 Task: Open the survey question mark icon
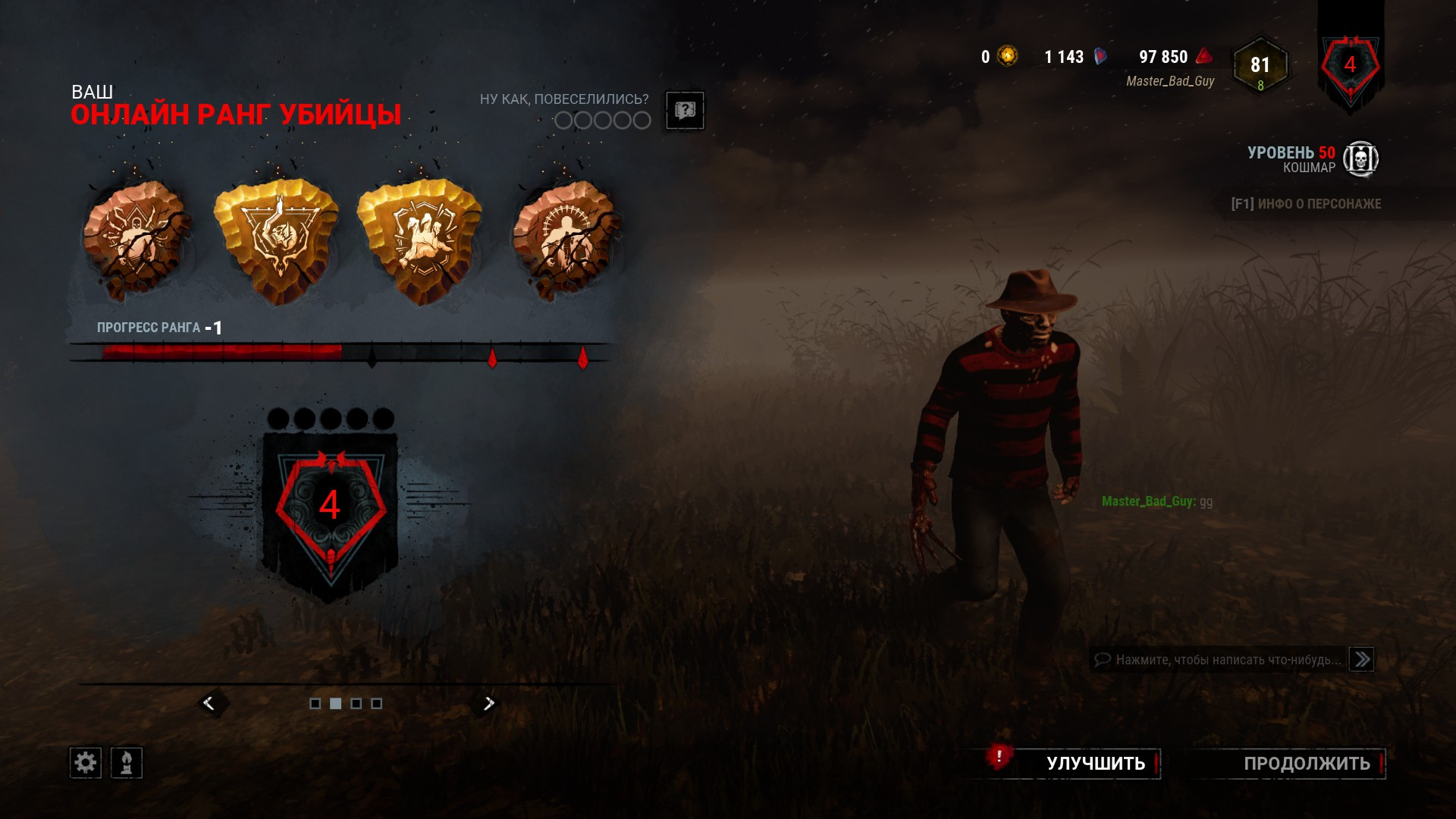coord(684,111)
